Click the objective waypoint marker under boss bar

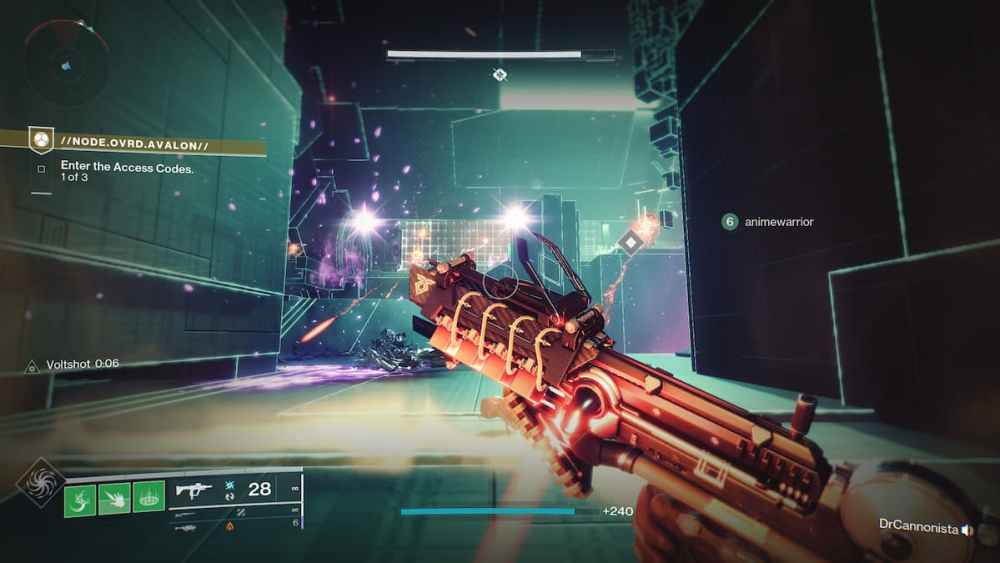coord(500,75)
